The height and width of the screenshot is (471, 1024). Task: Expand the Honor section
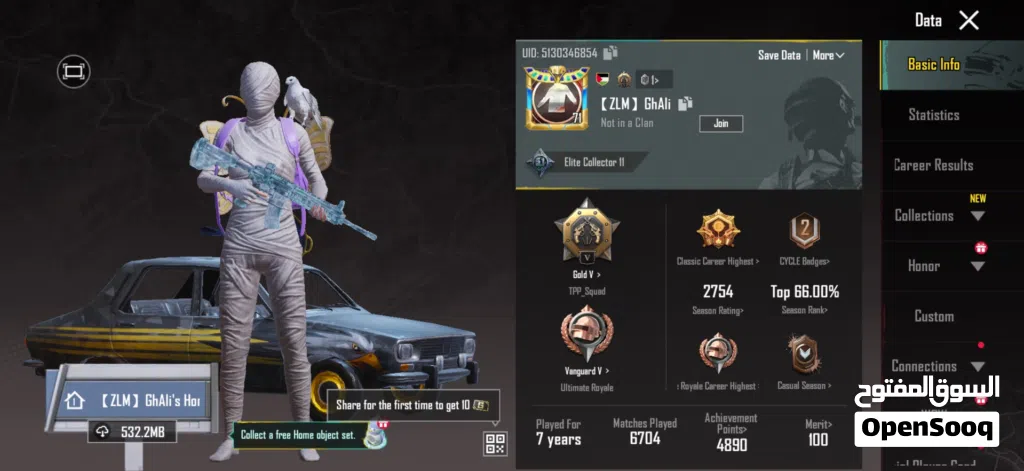tap(933, 266)
